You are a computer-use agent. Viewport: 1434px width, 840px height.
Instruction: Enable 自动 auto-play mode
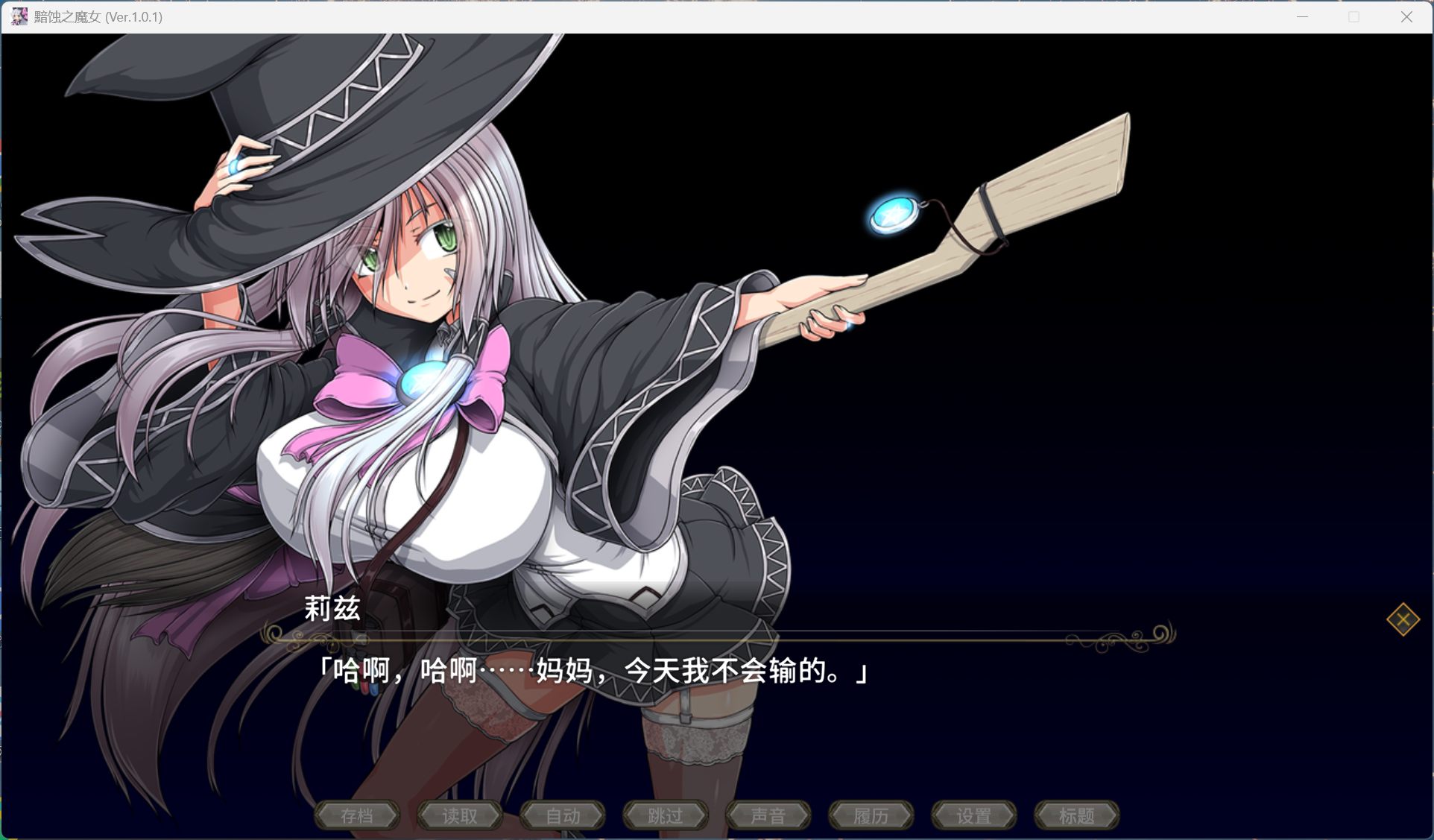(563, 815)
